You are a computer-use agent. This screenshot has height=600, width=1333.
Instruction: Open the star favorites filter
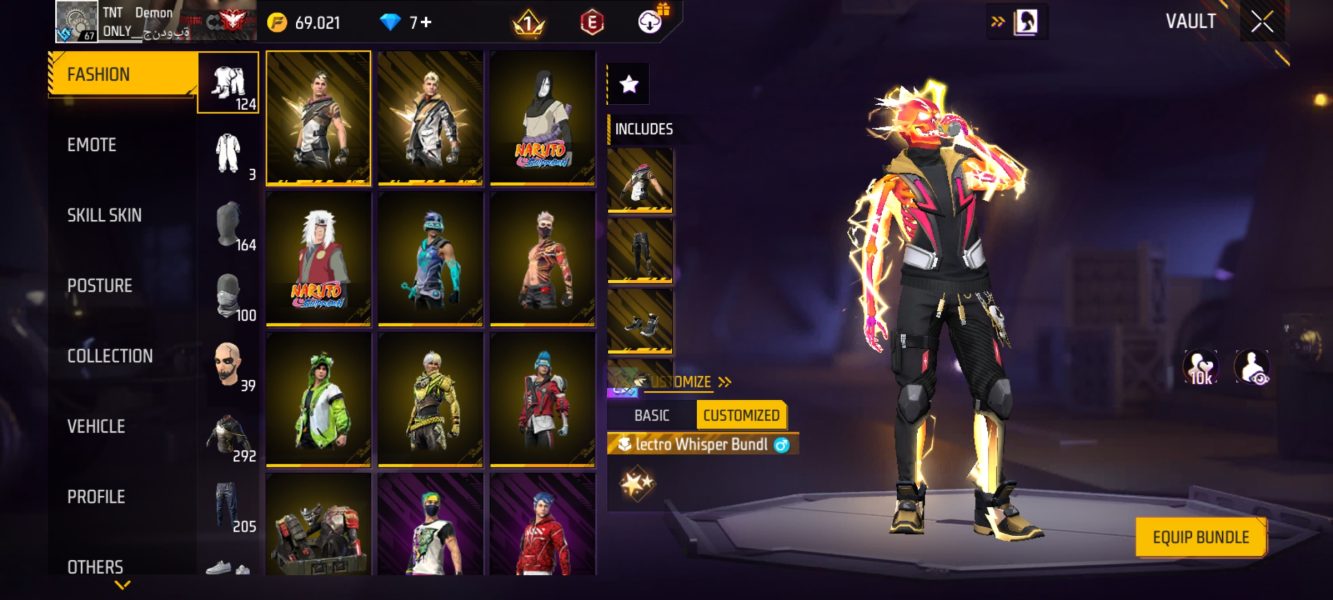[x=629, y=85]
